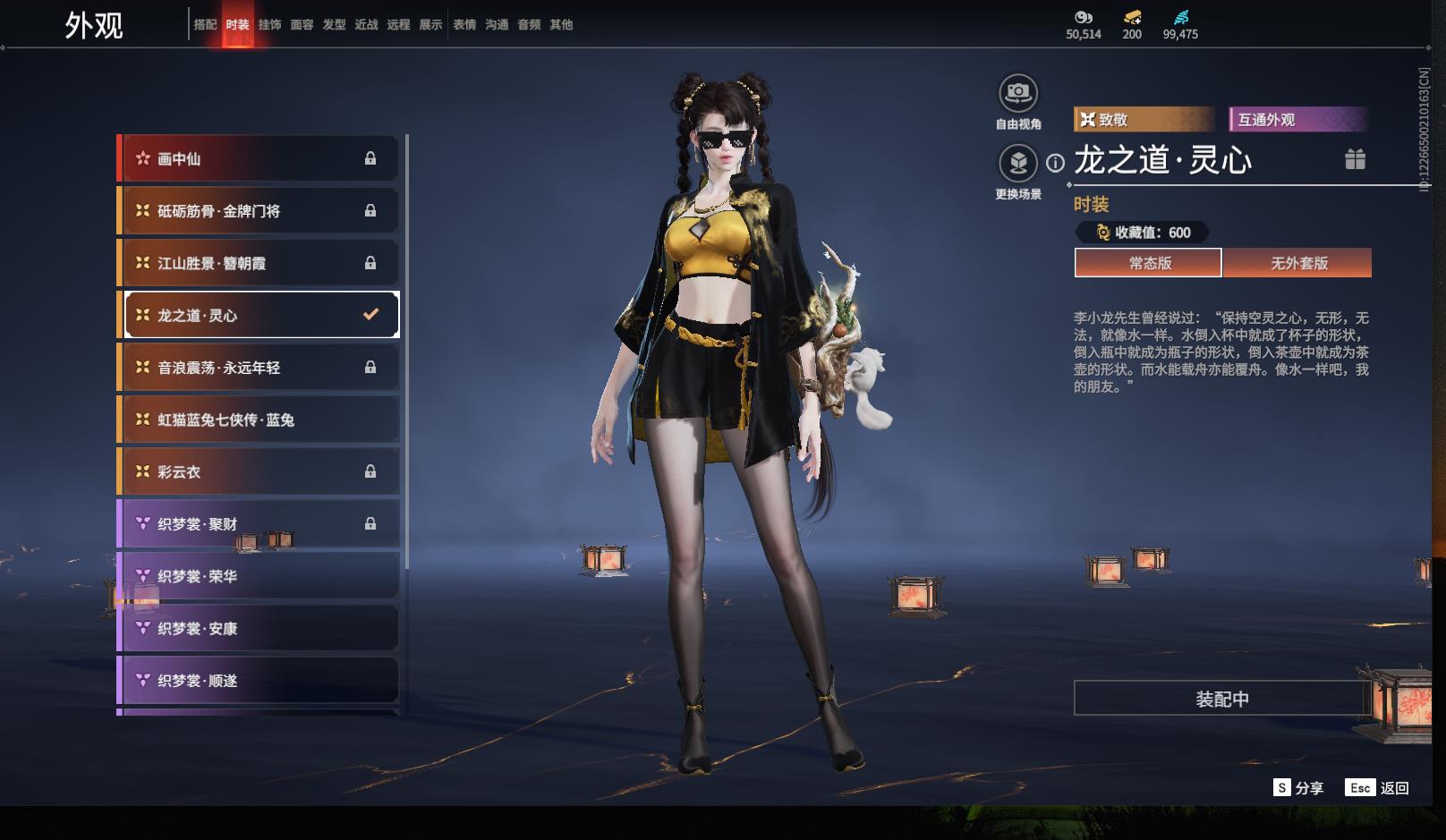Open the 更换场景 scene change option

1017,163
